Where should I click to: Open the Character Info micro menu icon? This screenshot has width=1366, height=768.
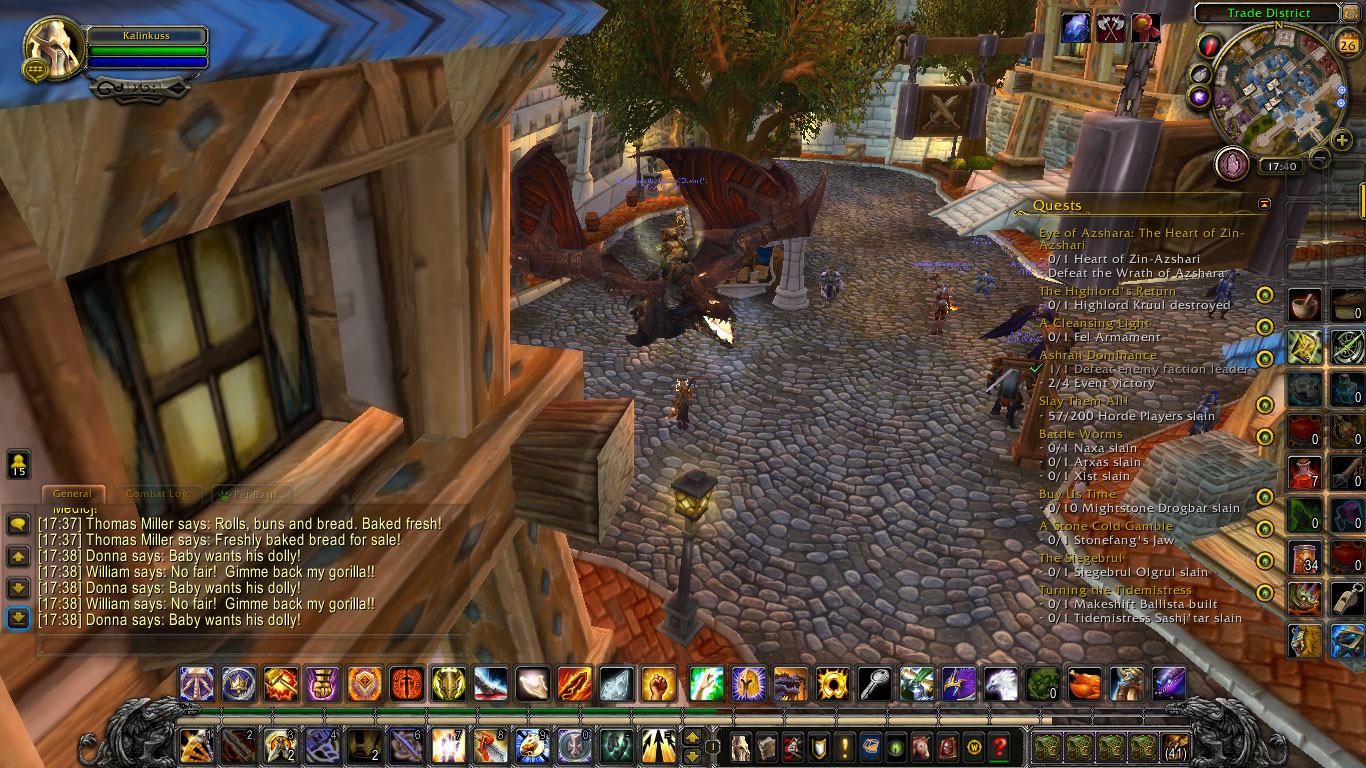click(x=740, y=745)
